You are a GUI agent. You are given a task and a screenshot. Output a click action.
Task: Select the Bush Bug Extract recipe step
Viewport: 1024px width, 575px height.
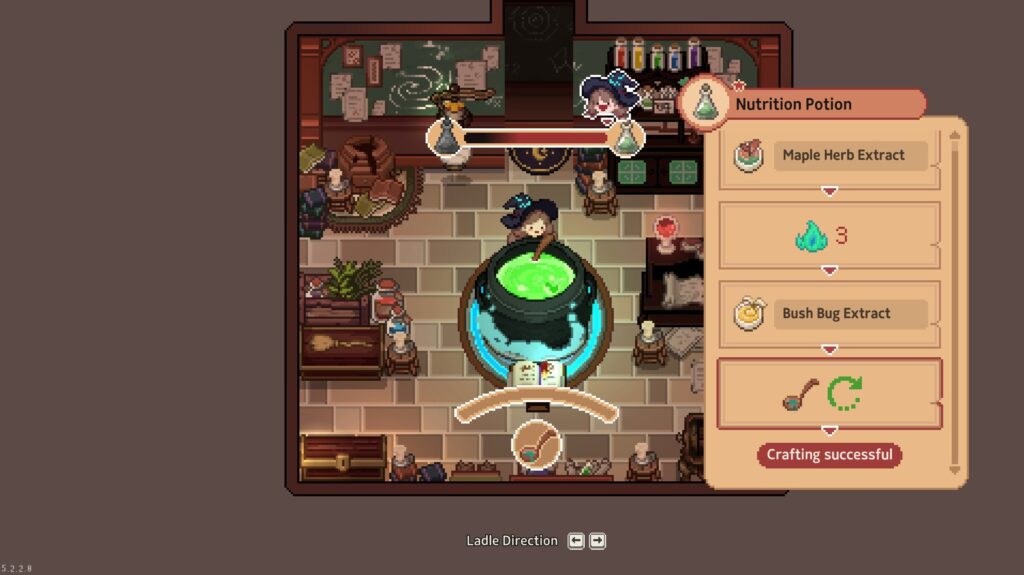point(829,313)
